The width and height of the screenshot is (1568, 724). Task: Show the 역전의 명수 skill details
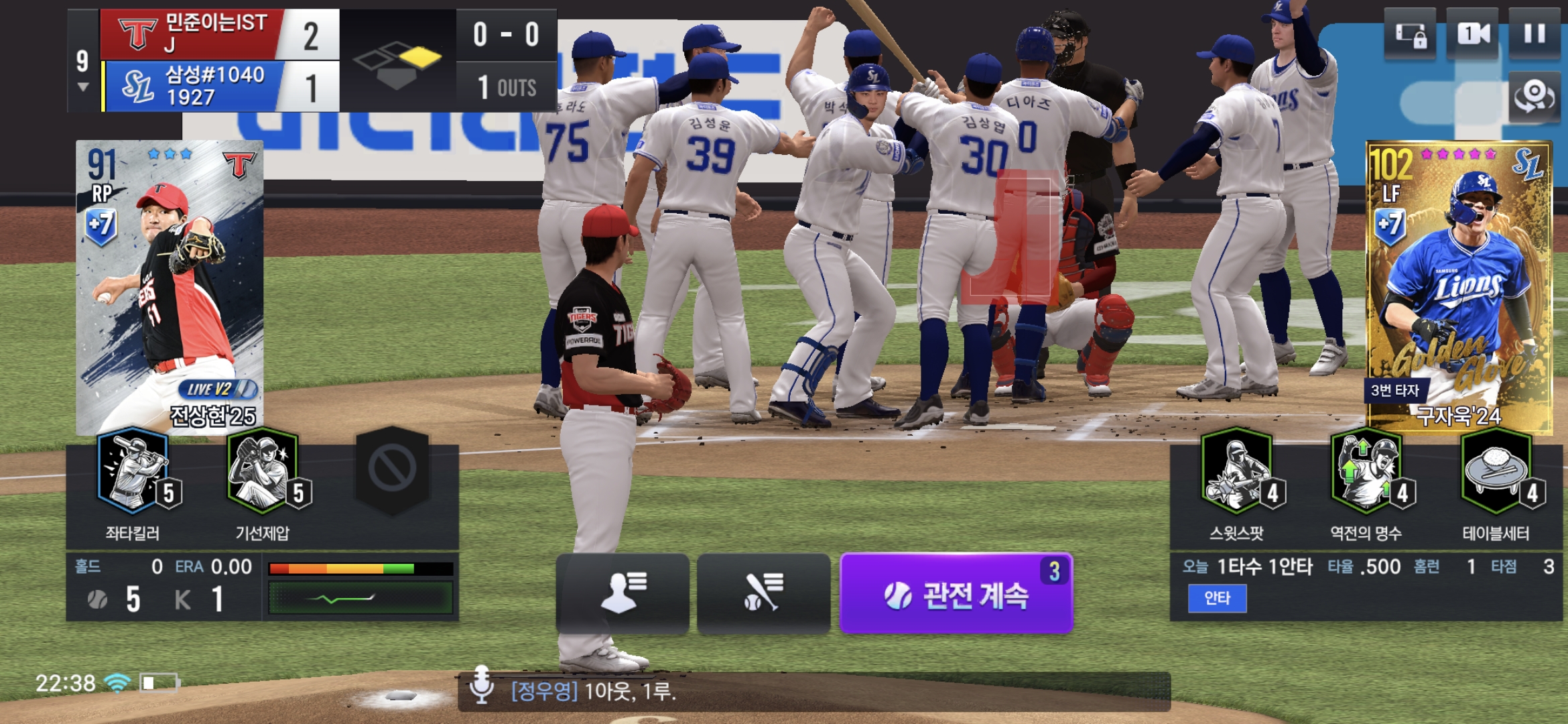pos(1366,473)
